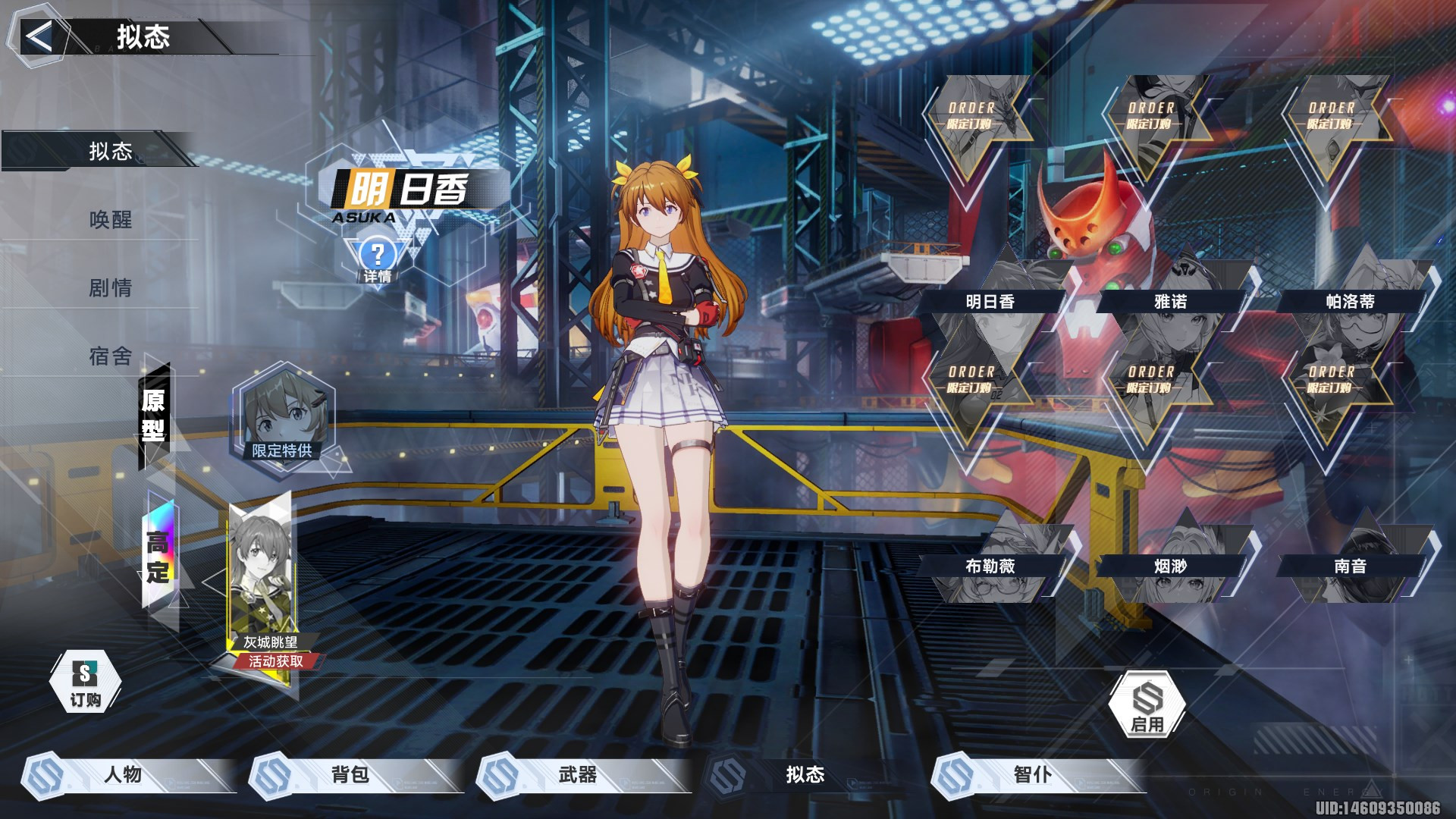The height and width of the screenshot is (819, 1456).
Task: Open the 宿舍 section
Action: tap(111, 356)
